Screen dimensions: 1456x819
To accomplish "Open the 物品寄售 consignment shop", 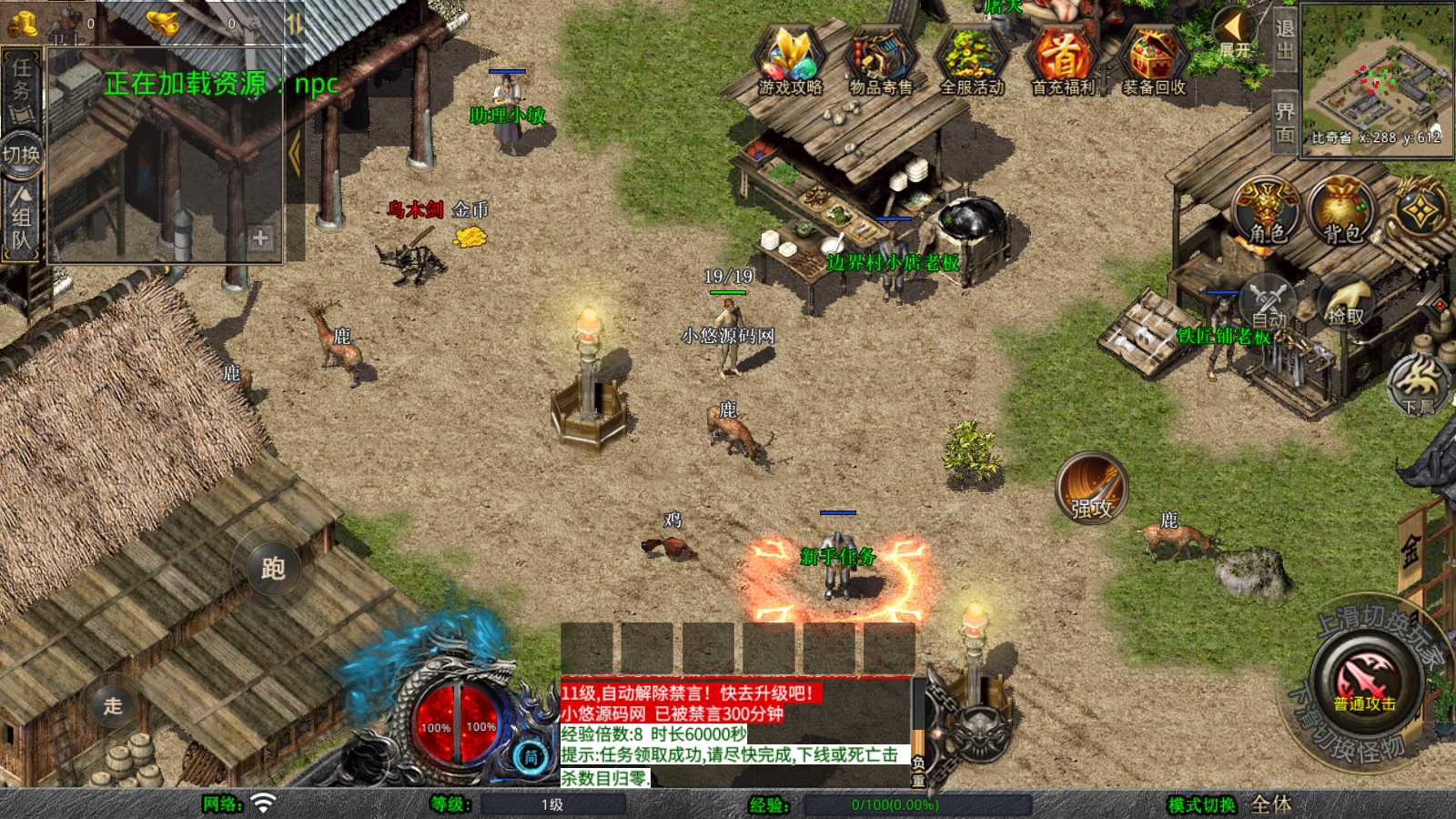I will 881,61.
